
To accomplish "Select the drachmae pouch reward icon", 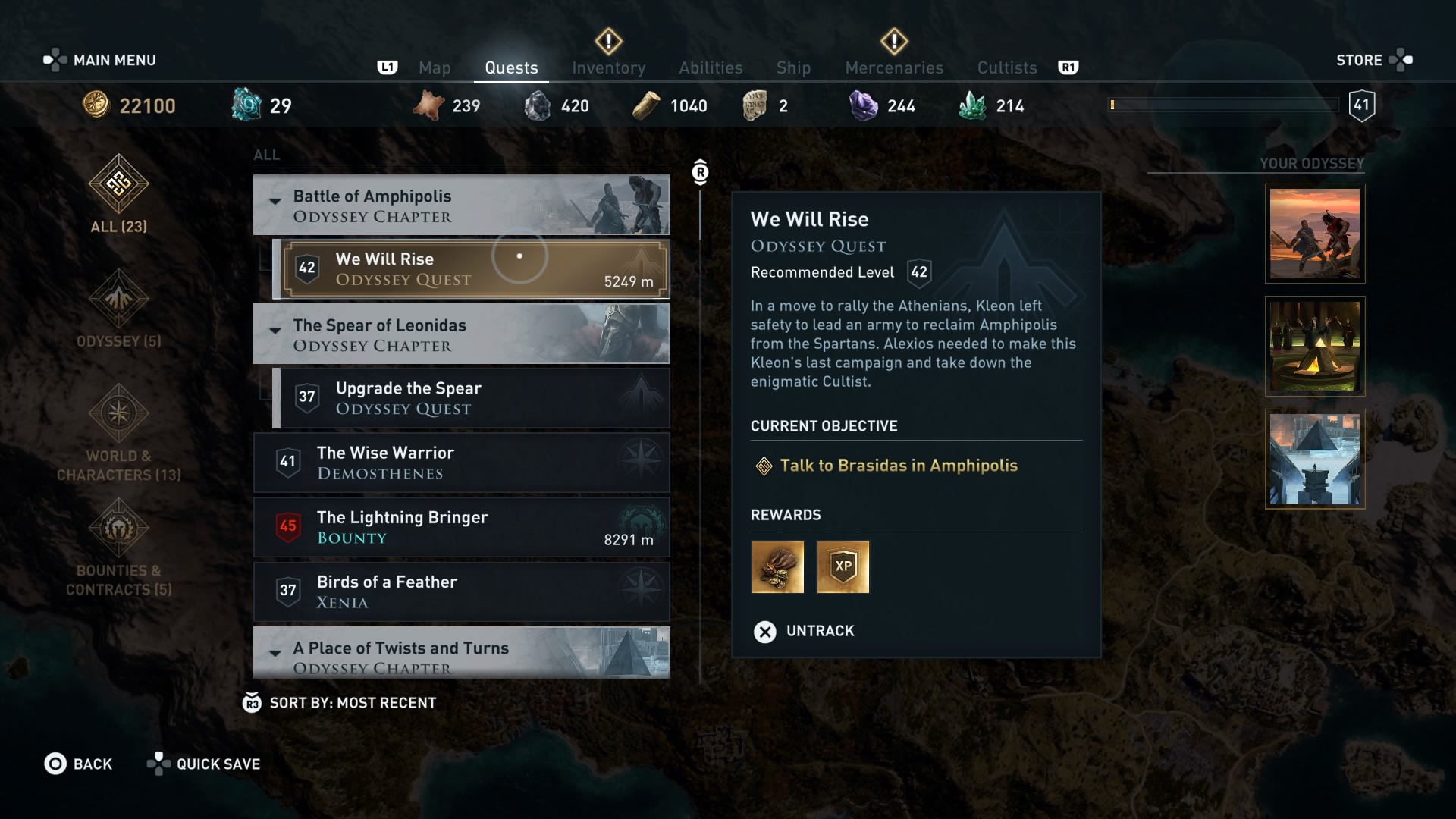I will 777,566.
